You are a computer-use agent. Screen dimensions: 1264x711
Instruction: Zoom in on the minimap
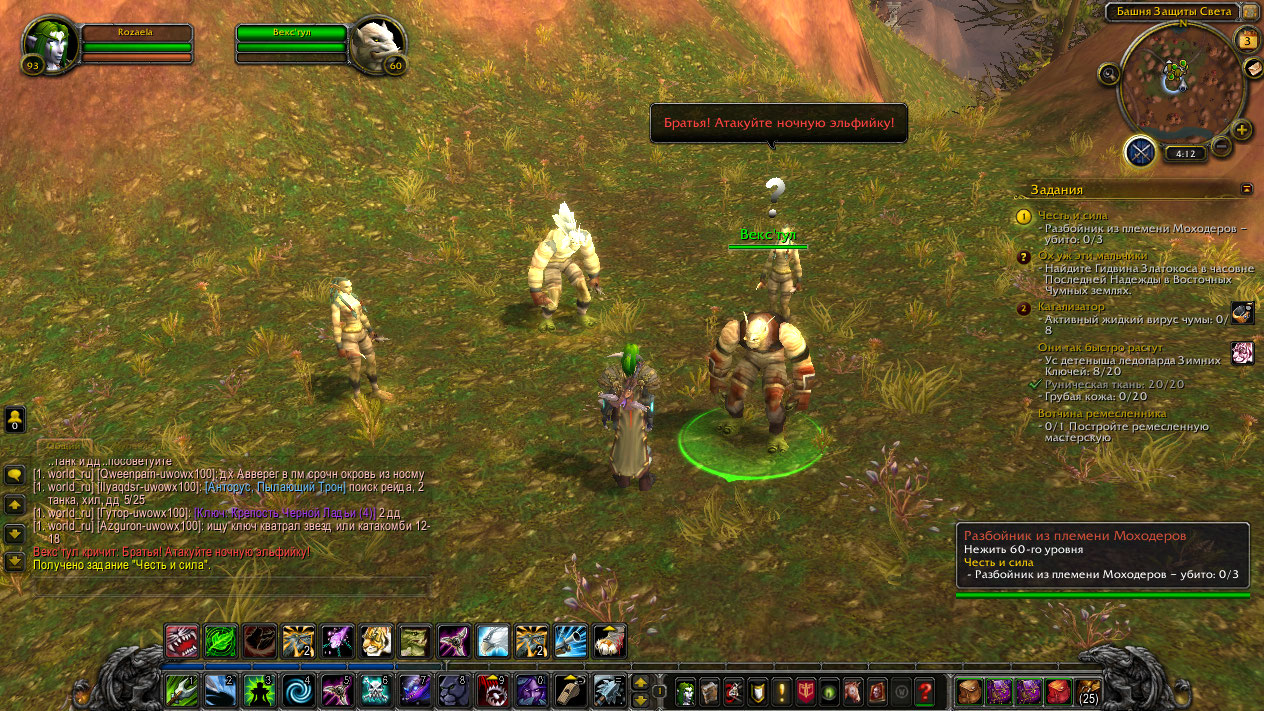click(1241, 130)
